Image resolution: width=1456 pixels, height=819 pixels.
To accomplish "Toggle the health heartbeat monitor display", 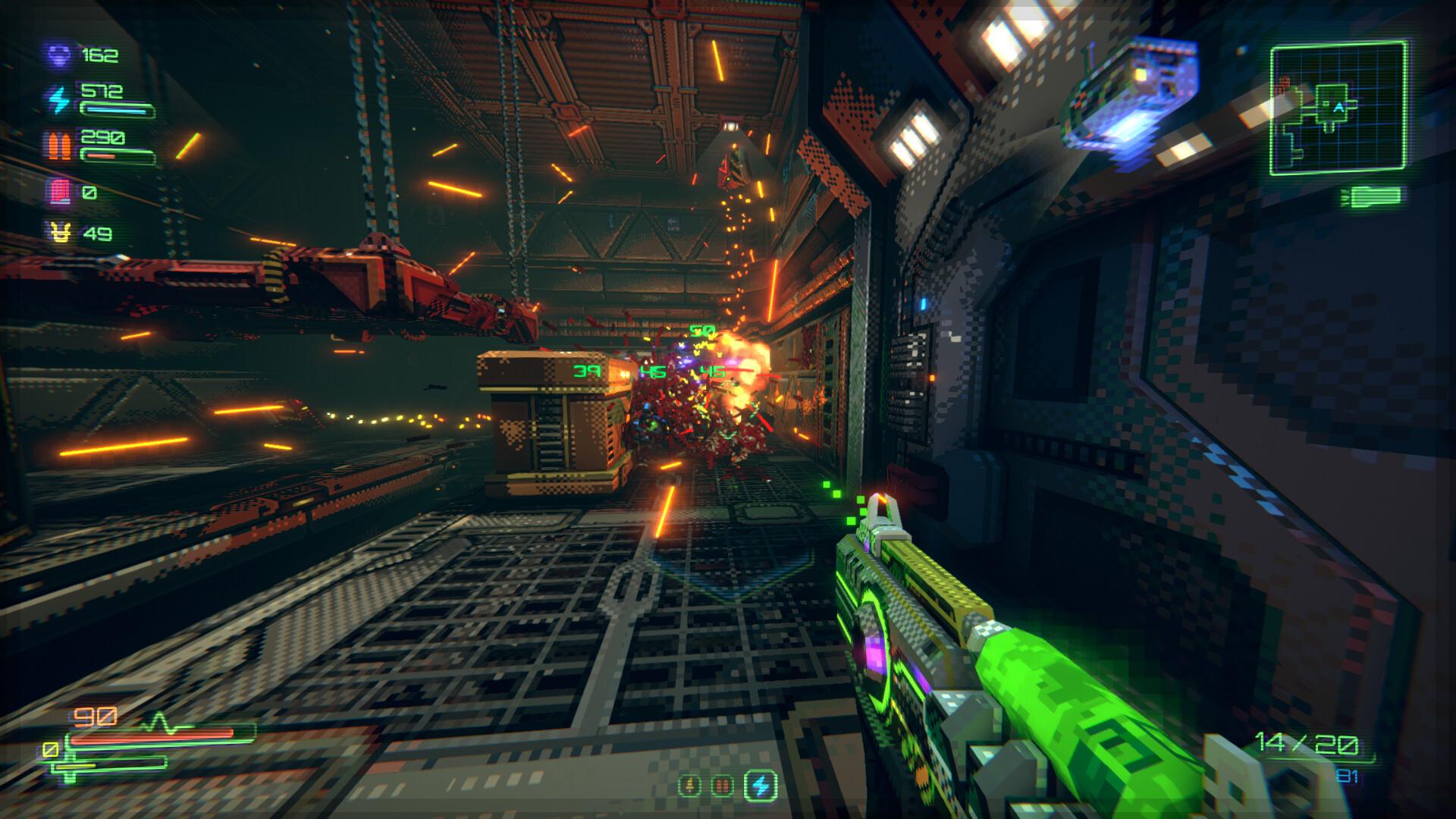I will 161,723.
